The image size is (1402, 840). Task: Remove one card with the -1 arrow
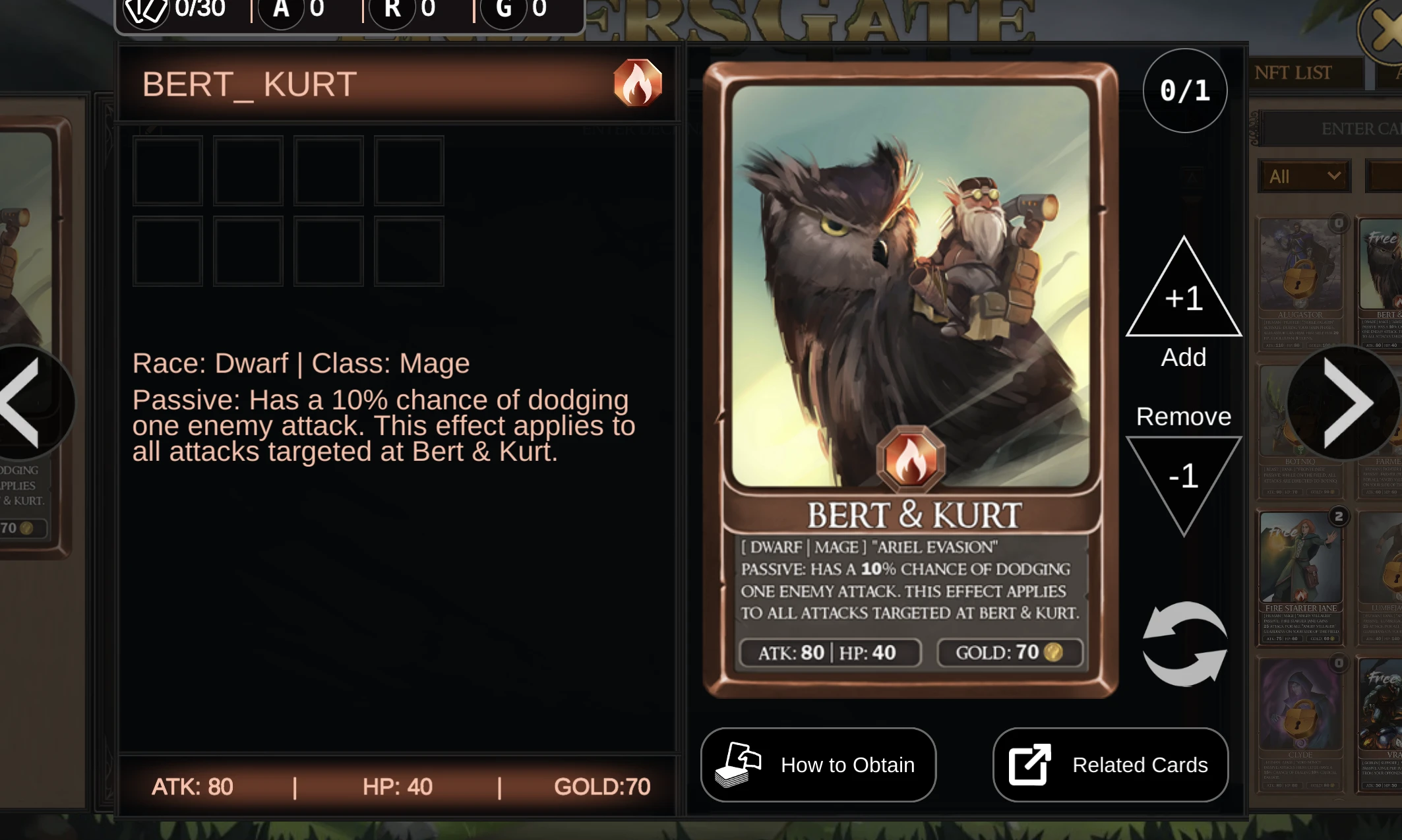point(1184,478)
